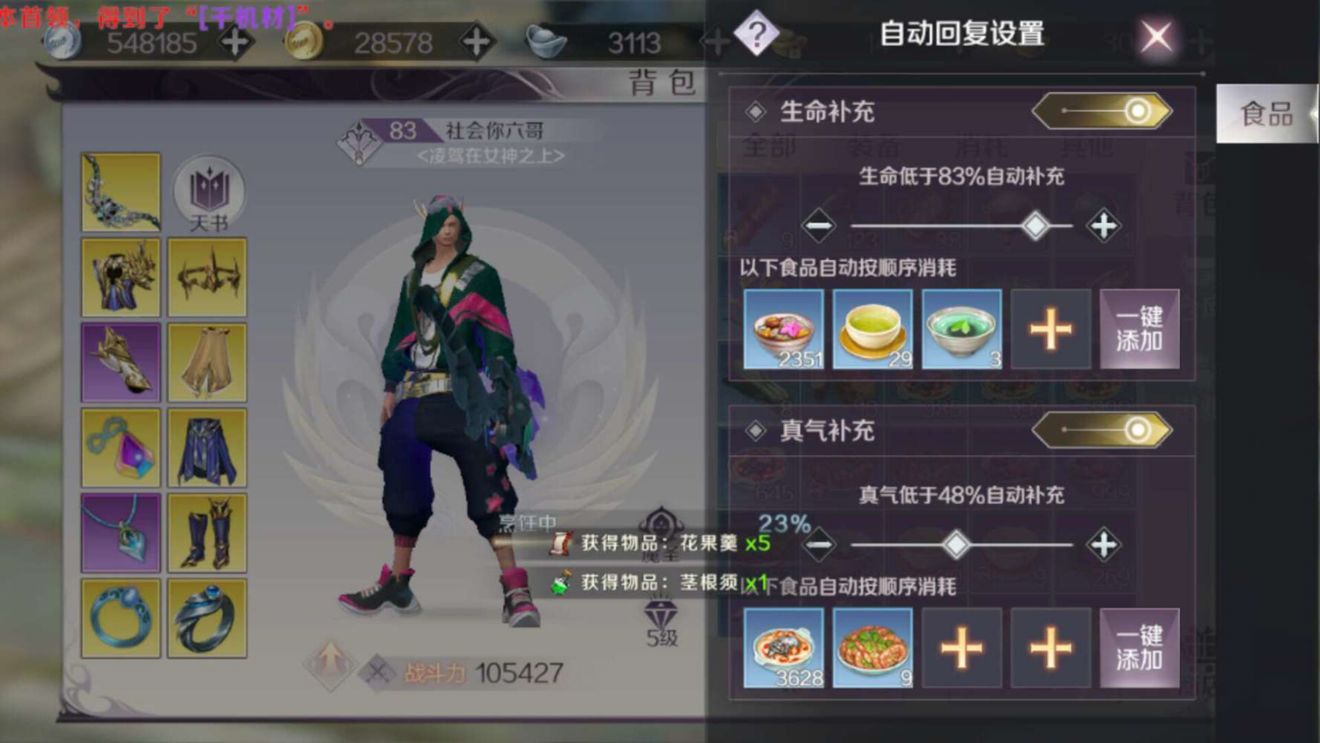1320x743 pixels.
Task: Disable the 真气补充 auto-recovery switch
Action: tap(1100, 430)
